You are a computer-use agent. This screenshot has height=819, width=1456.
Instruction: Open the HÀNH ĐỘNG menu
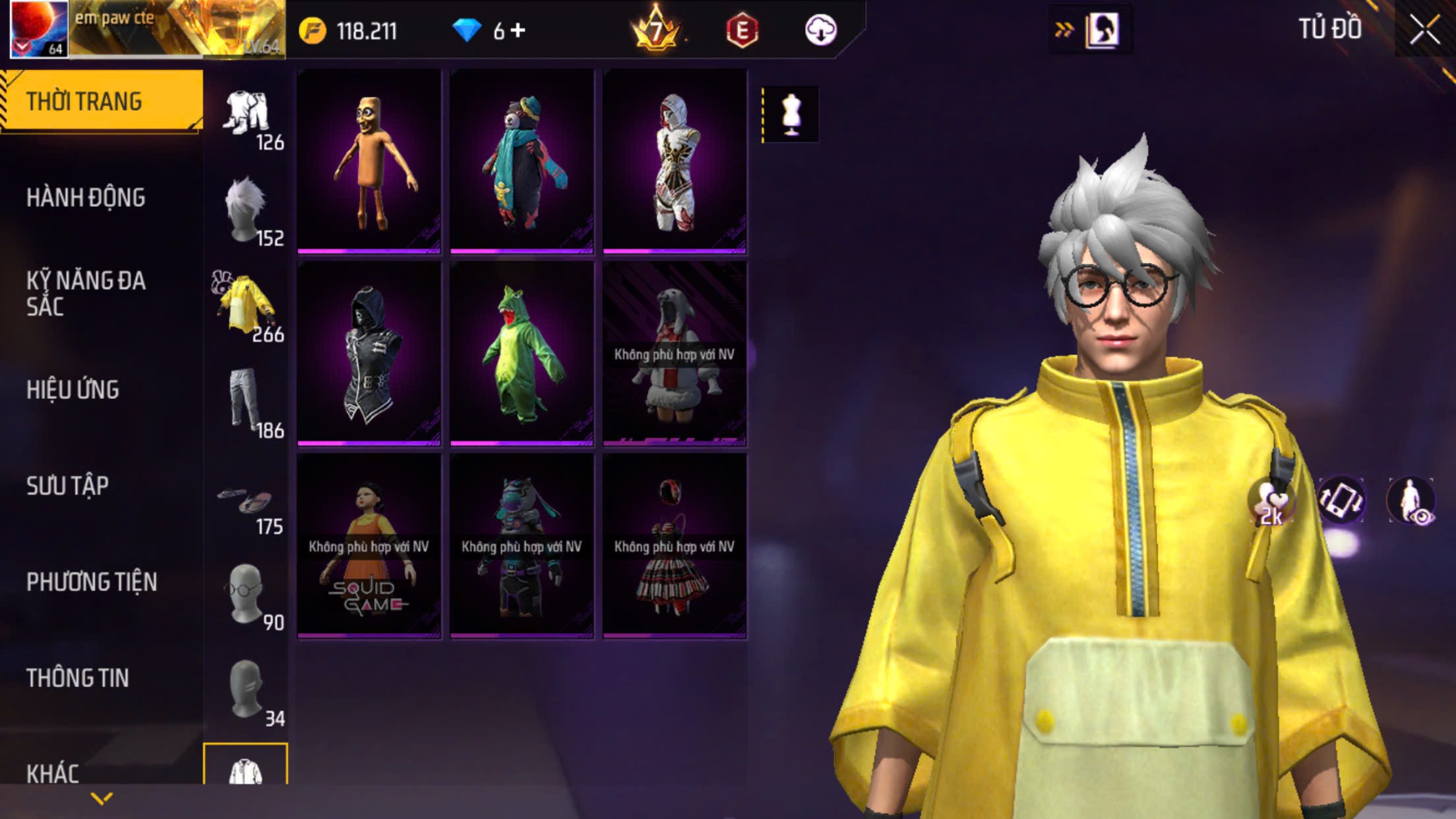(86, 197)
